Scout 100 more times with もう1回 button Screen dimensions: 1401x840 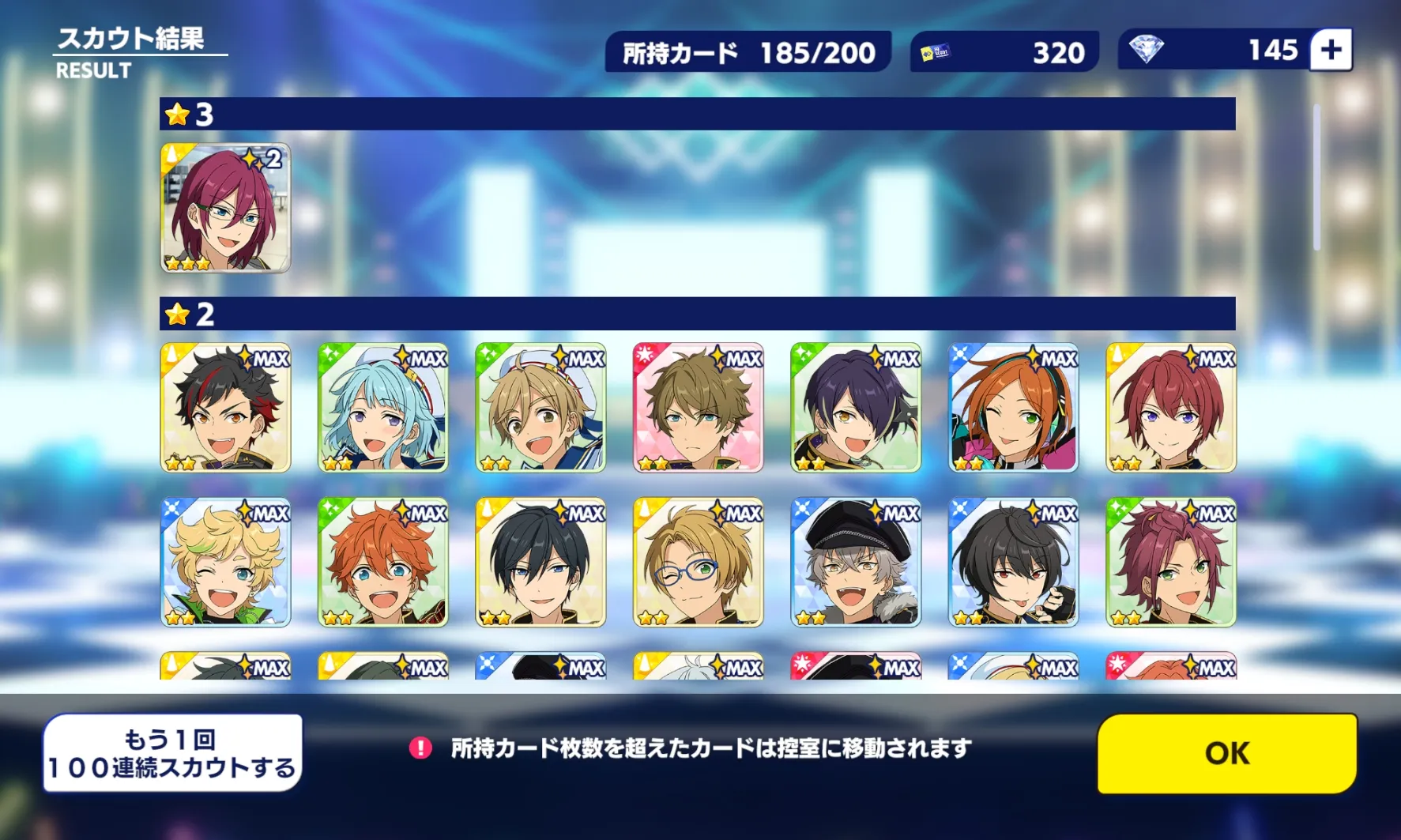pyautogui.click(x=172, y=753)
